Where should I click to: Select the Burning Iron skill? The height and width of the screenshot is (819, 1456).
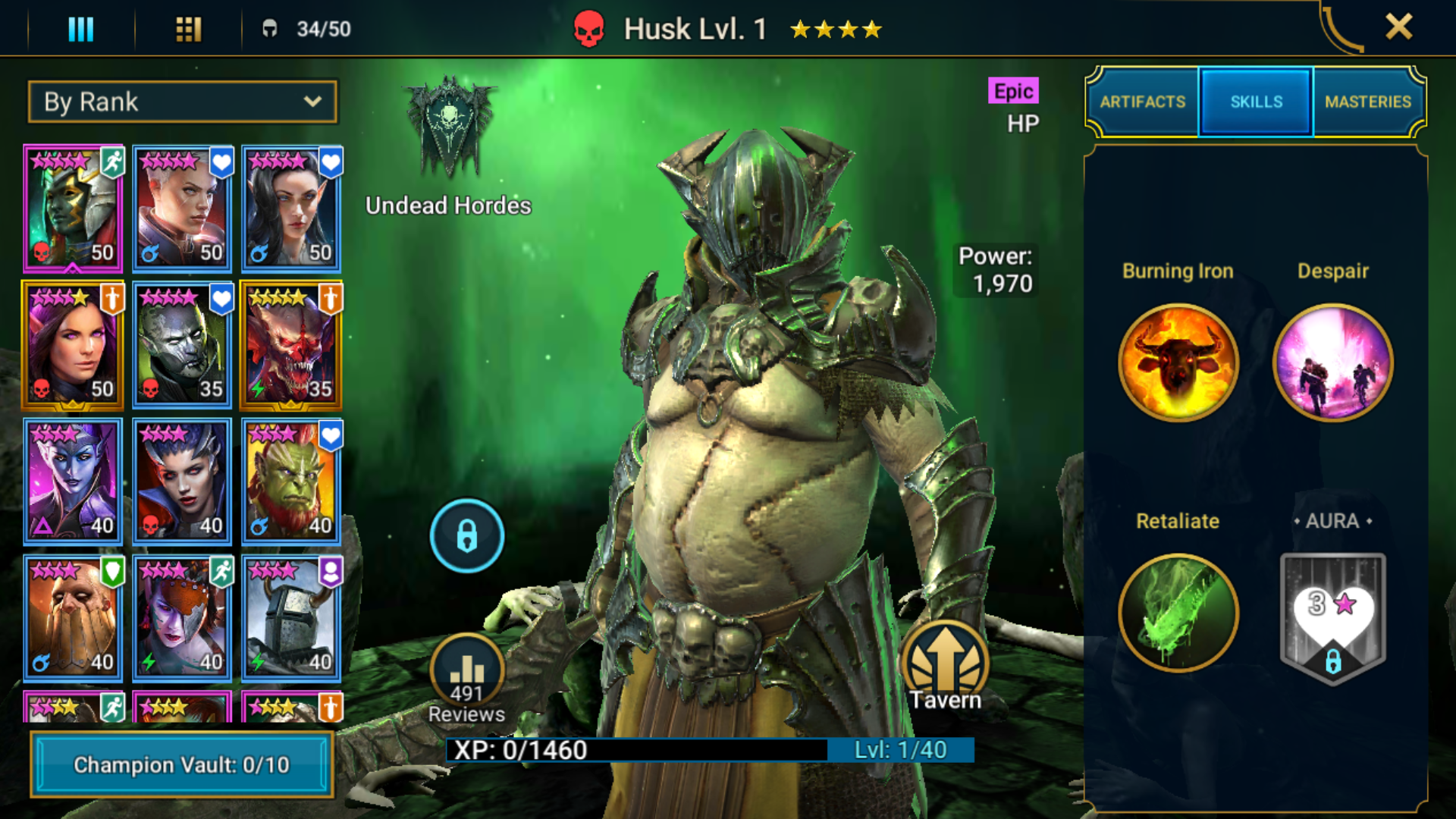1177,362
